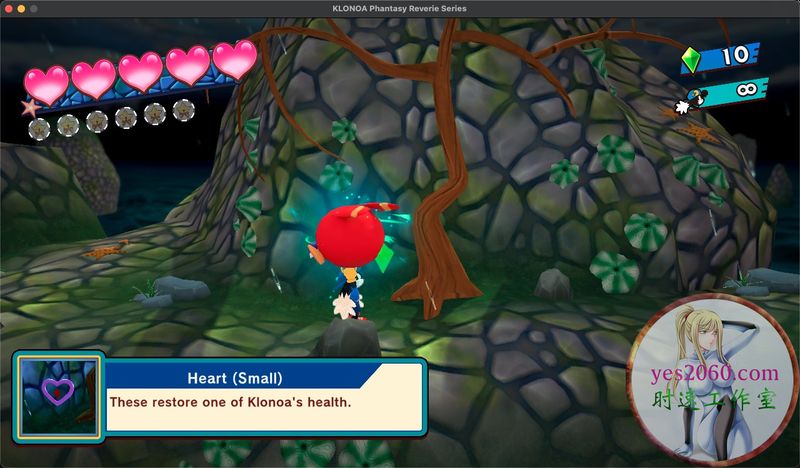The width and height of the screenshot is (800, 468).
Task: Close the game window with the red button
Action: 8,8
